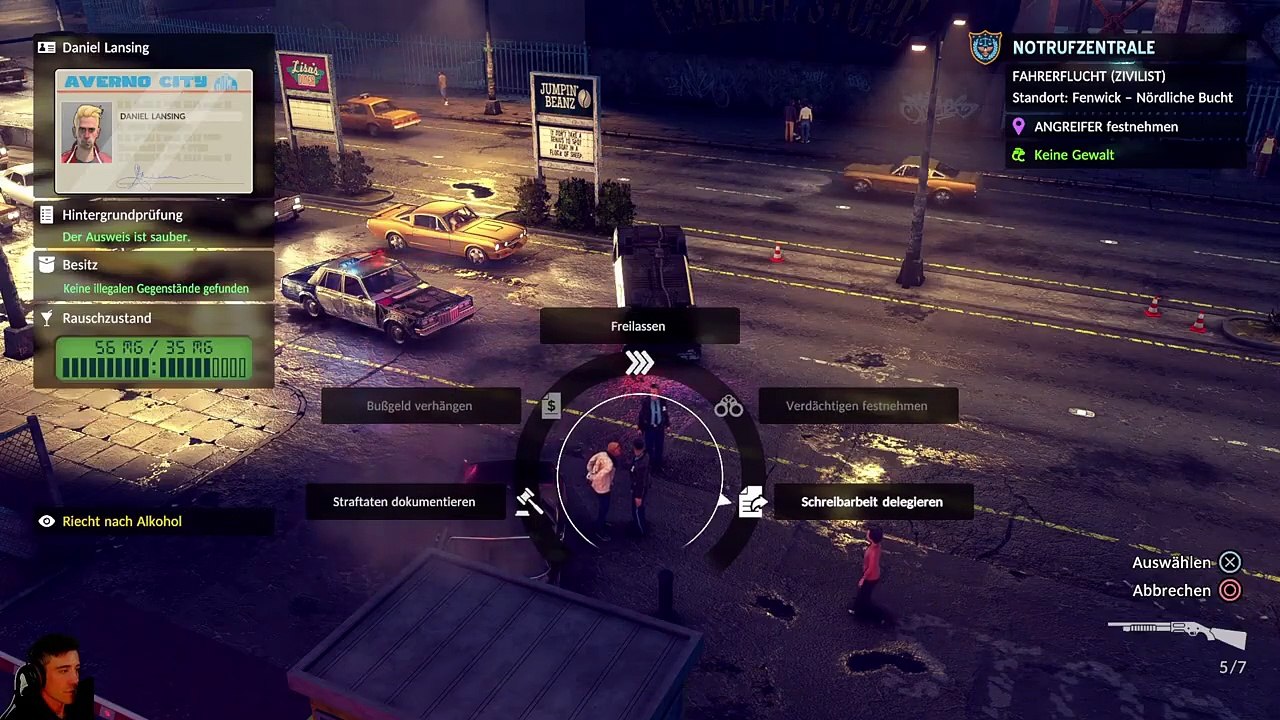
Task: Open Daniel Lansing's ID card
Action: [x=154, y=131]
